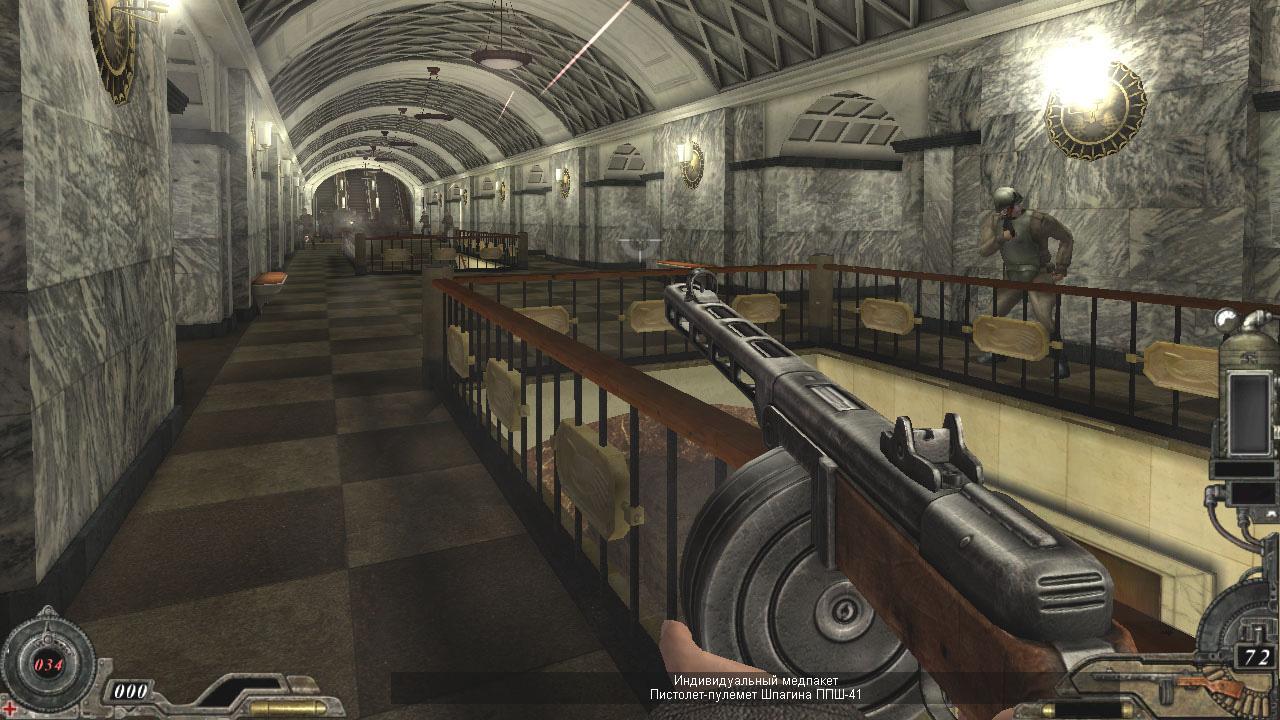
Task: Click the "000" counter beside the health gauge
Action: (131, 689)
